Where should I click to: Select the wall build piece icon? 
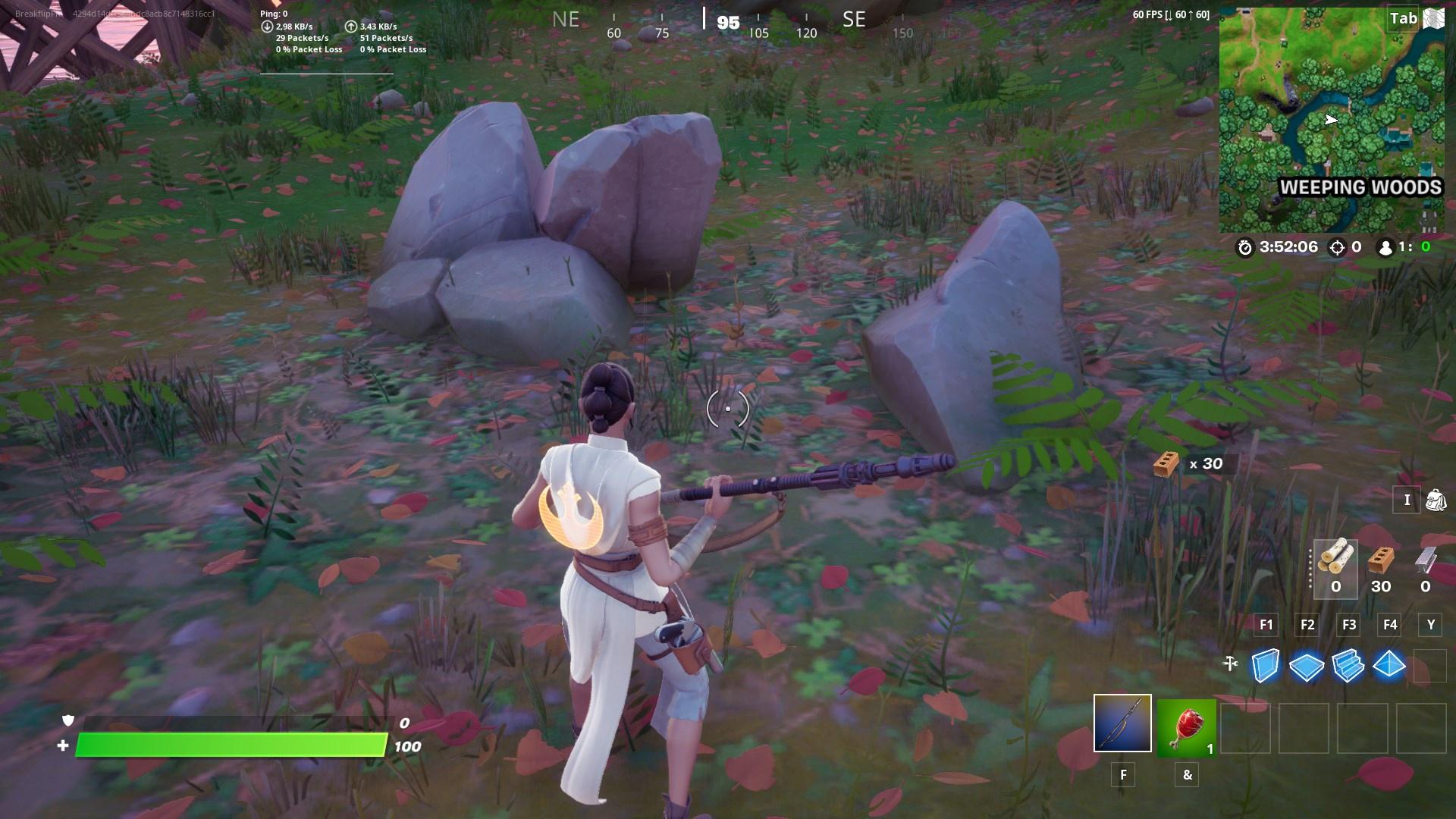pyautogui.click(x=1265, y=666)
